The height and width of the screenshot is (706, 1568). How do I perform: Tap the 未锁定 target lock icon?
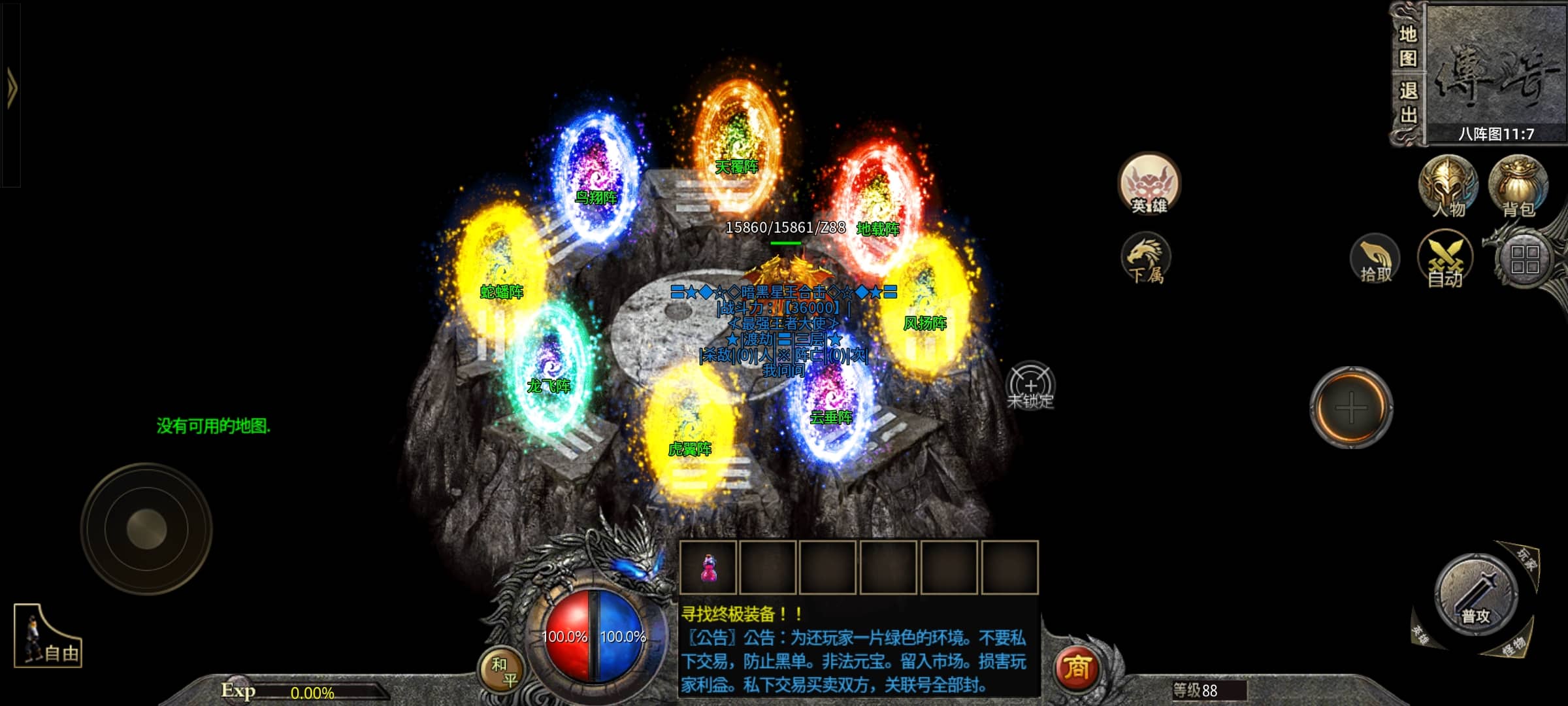pos(1030,386)
